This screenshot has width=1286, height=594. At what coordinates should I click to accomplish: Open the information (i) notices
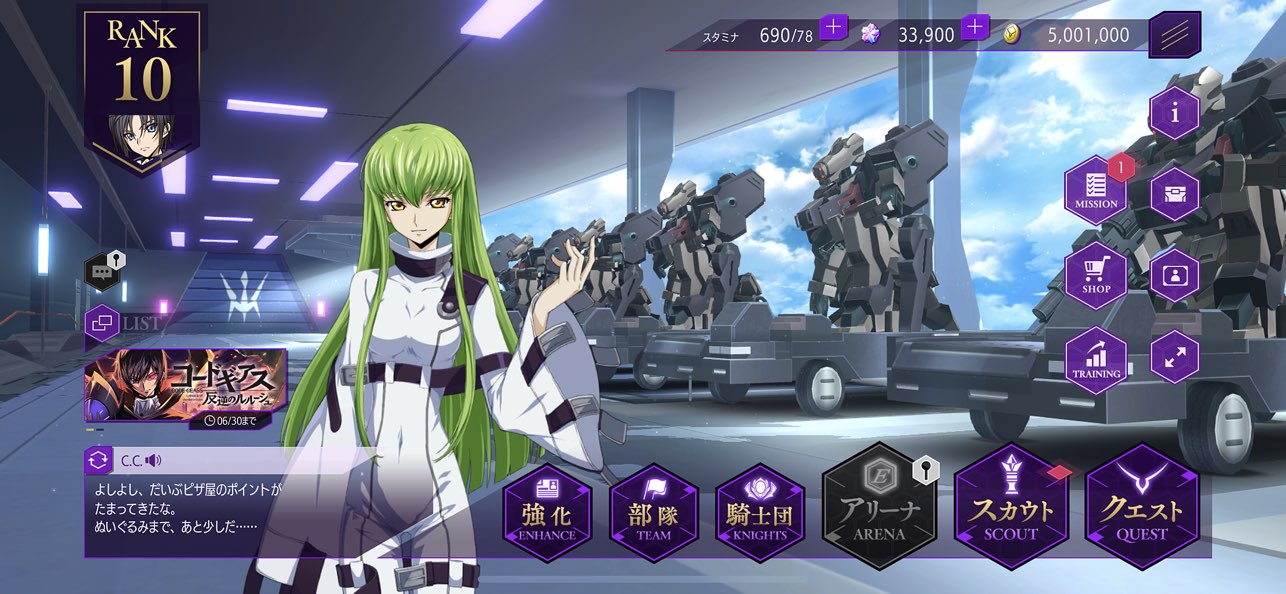tap(1175, 113)
